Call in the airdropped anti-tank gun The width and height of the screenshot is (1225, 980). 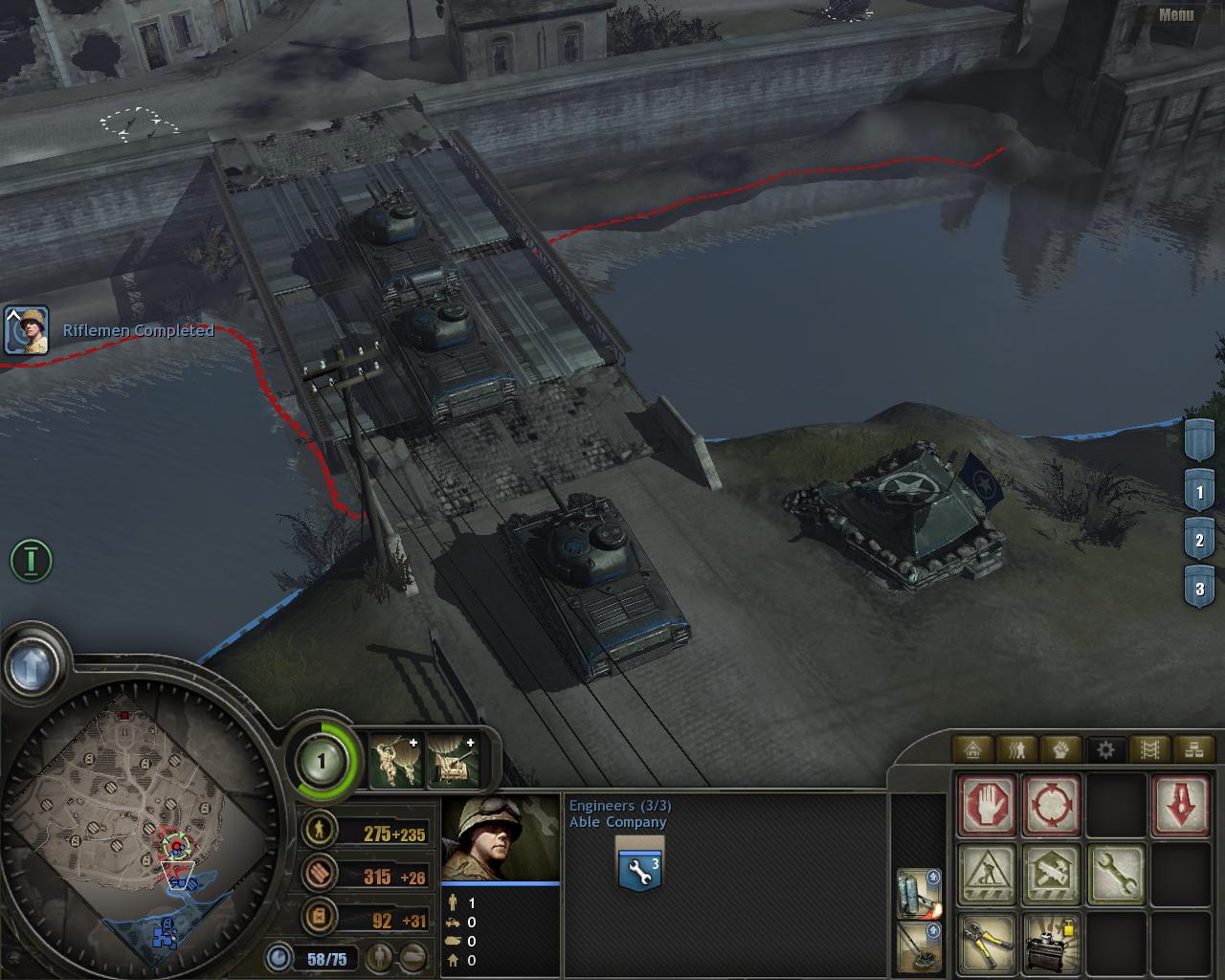coord(452,760)
